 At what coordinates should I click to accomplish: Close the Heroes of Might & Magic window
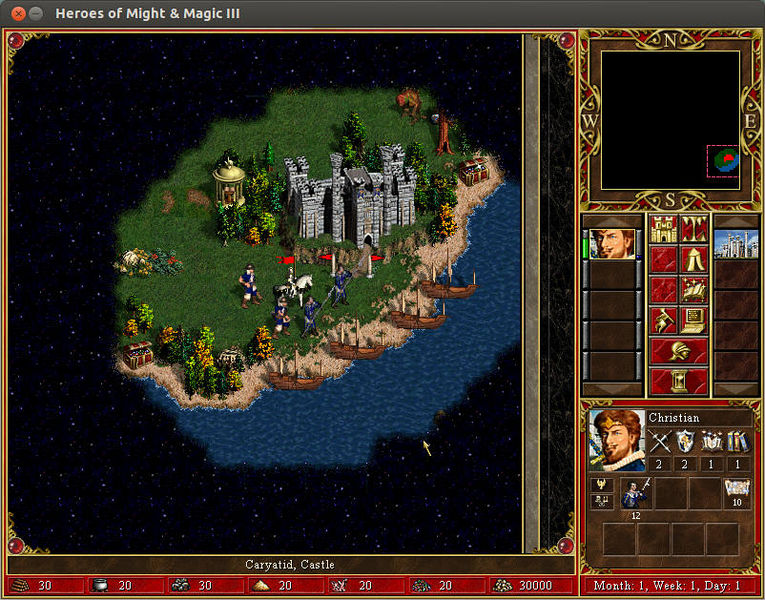tap(18, 14)
